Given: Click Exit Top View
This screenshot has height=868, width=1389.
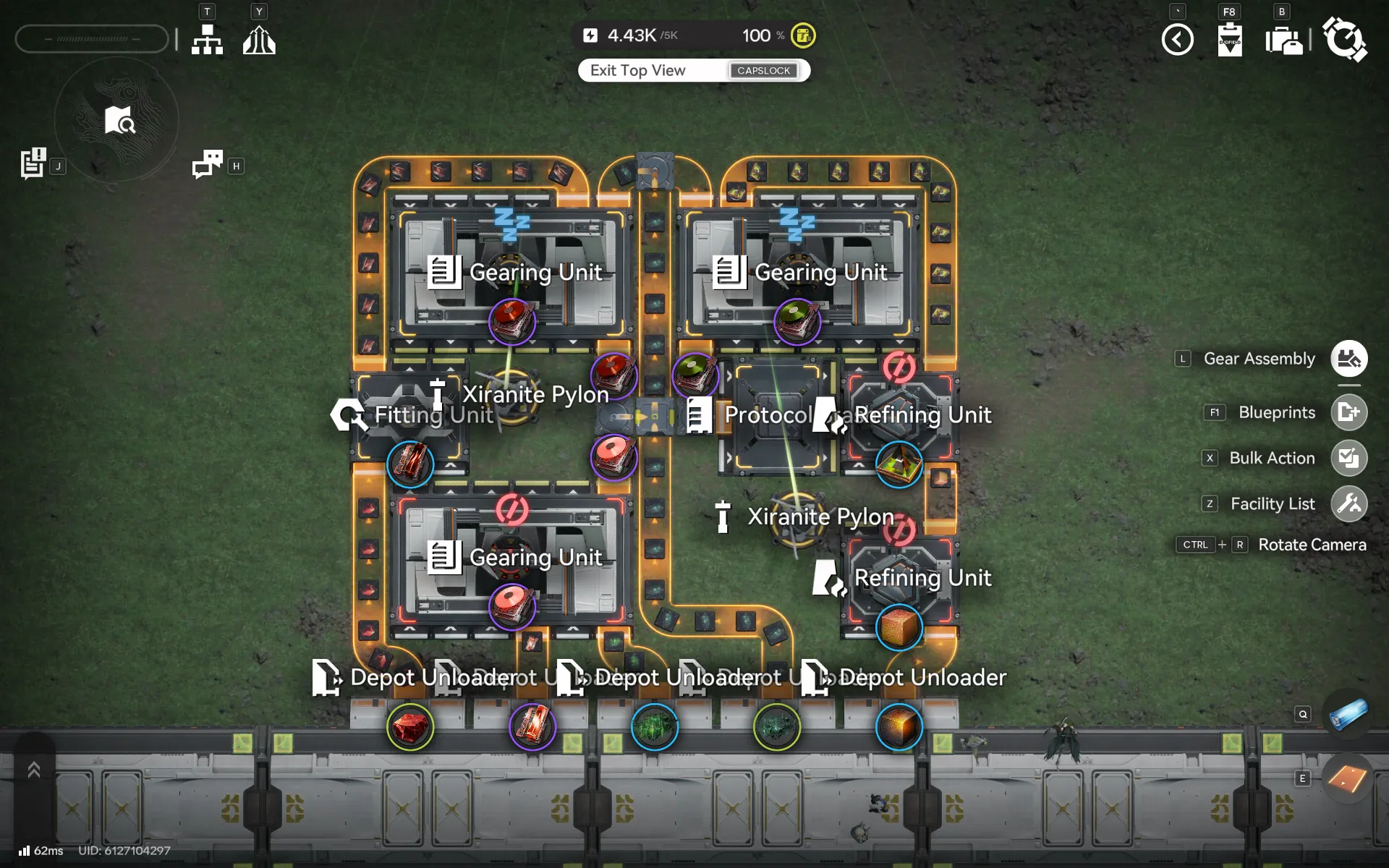Looking at the screenshot, I should [x=637, y=70].
